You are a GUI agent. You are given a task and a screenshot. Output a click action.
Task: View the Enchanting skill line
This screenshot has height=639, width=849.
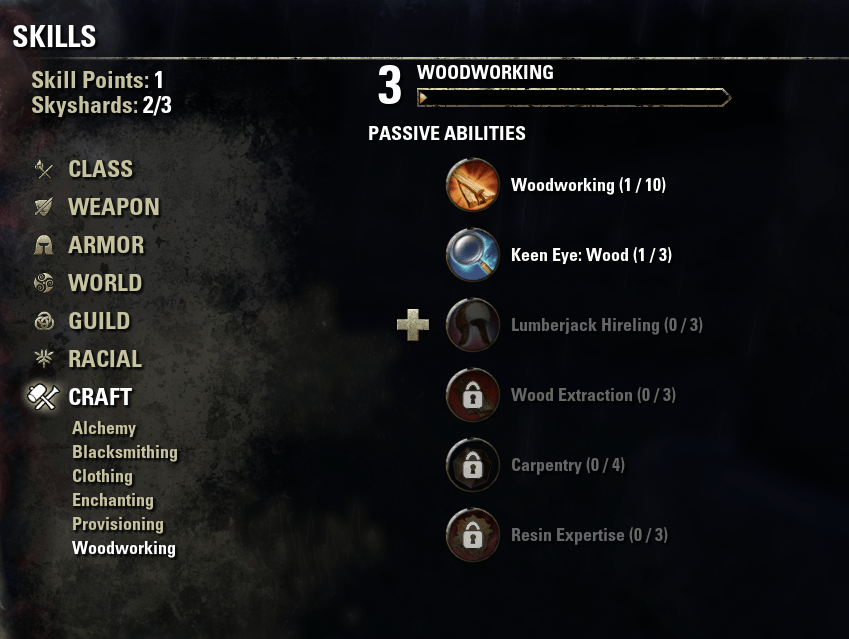(x=113, y=500)
